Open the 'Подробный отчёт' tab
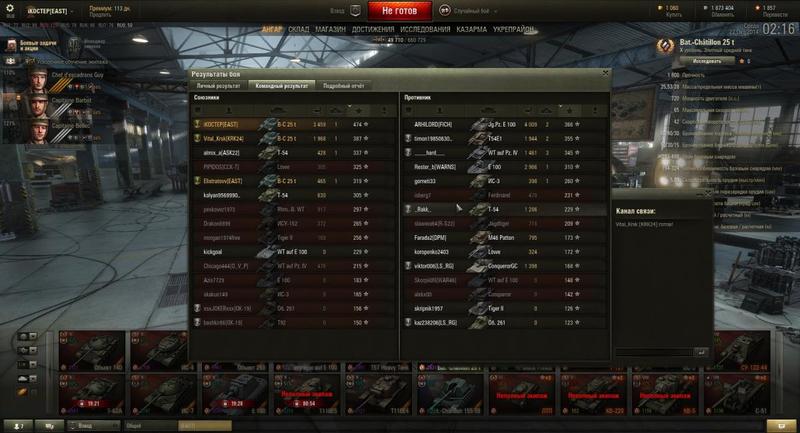This screenshot has width=800, height=433. click(343, 86)
